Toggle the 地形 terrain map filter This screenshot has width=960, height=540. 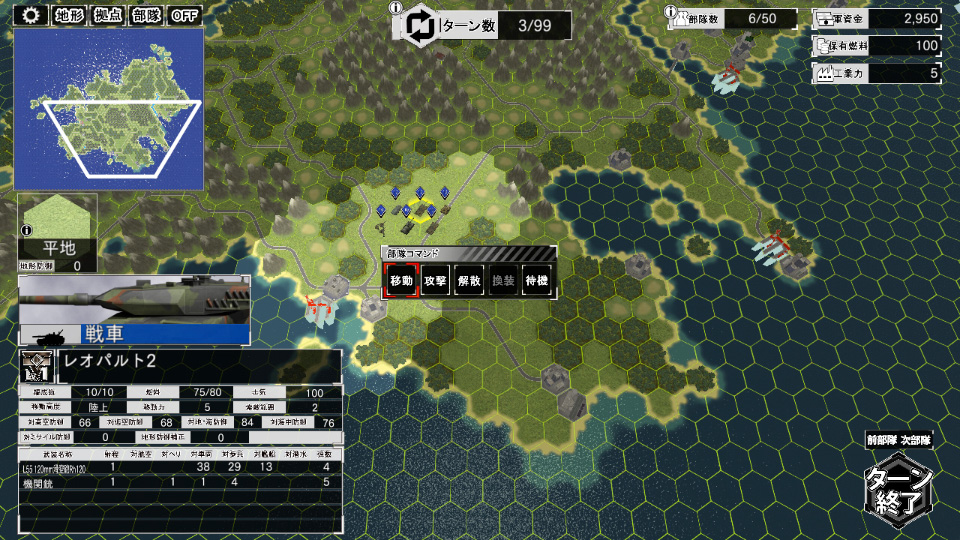click(68, 15)
